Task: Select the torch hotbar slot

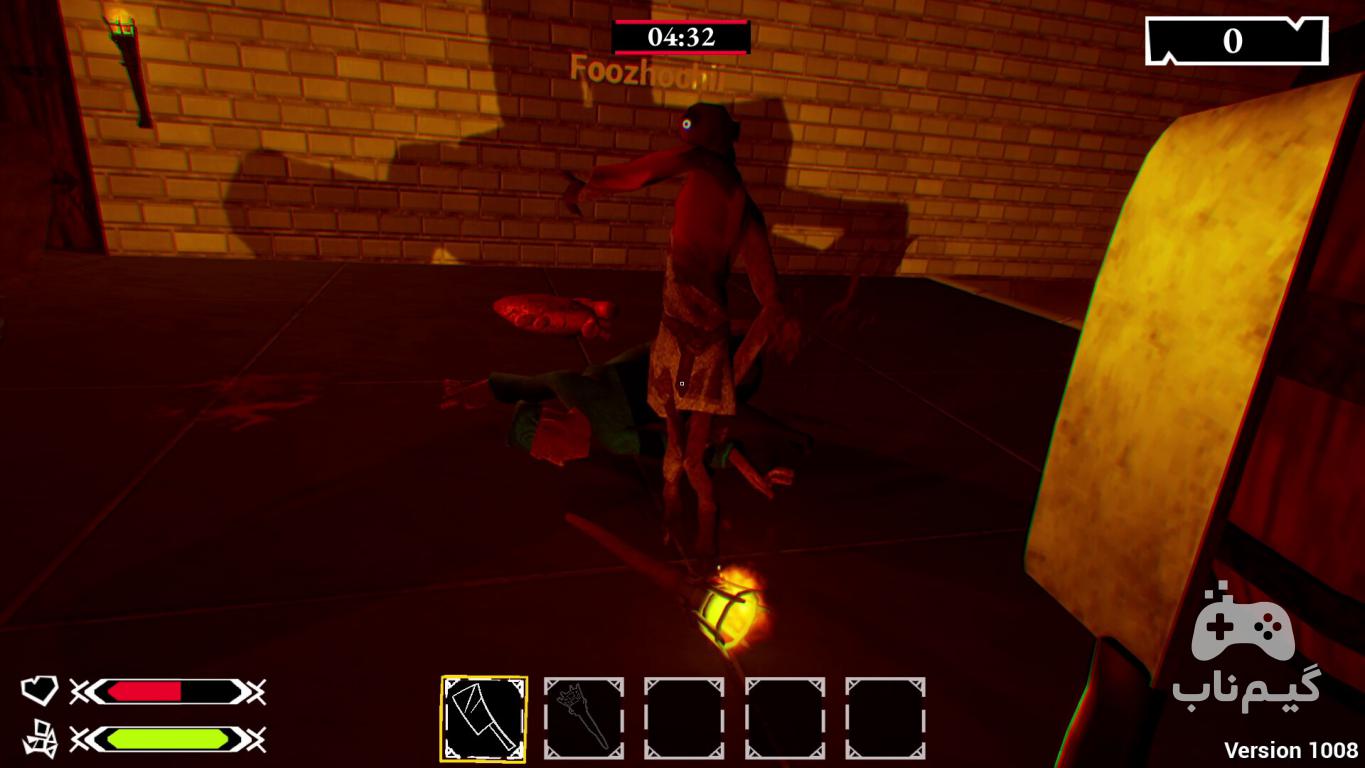Action: [584, 718]
